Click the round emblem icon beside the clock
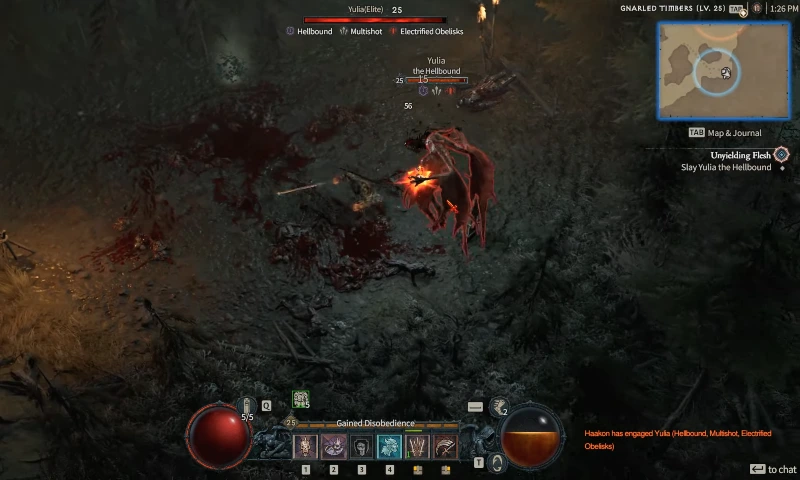The image size is (800, 480). point(757,8)
